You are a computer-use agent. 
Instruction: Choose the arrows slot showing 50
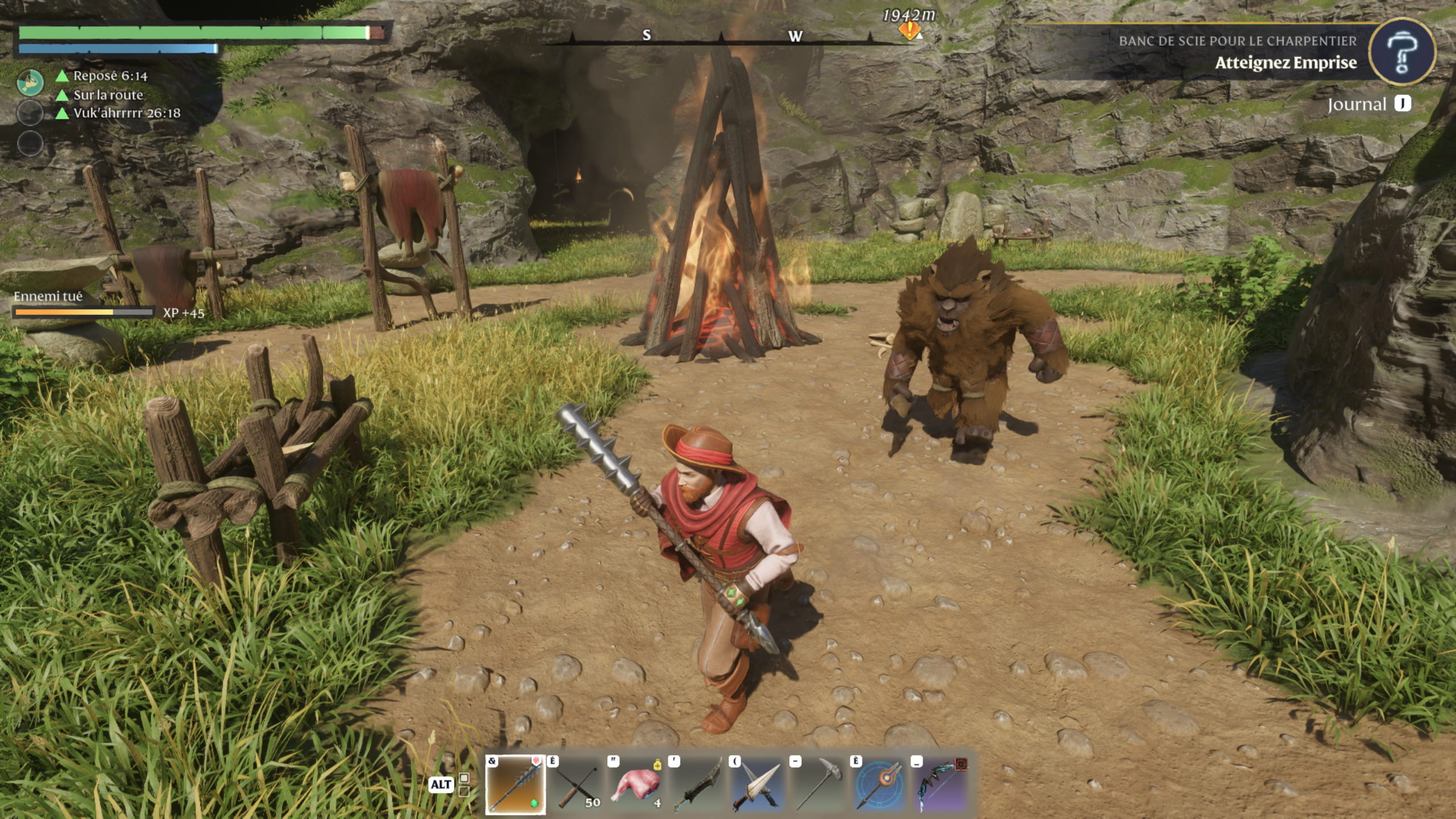click(x=576, y=785)
